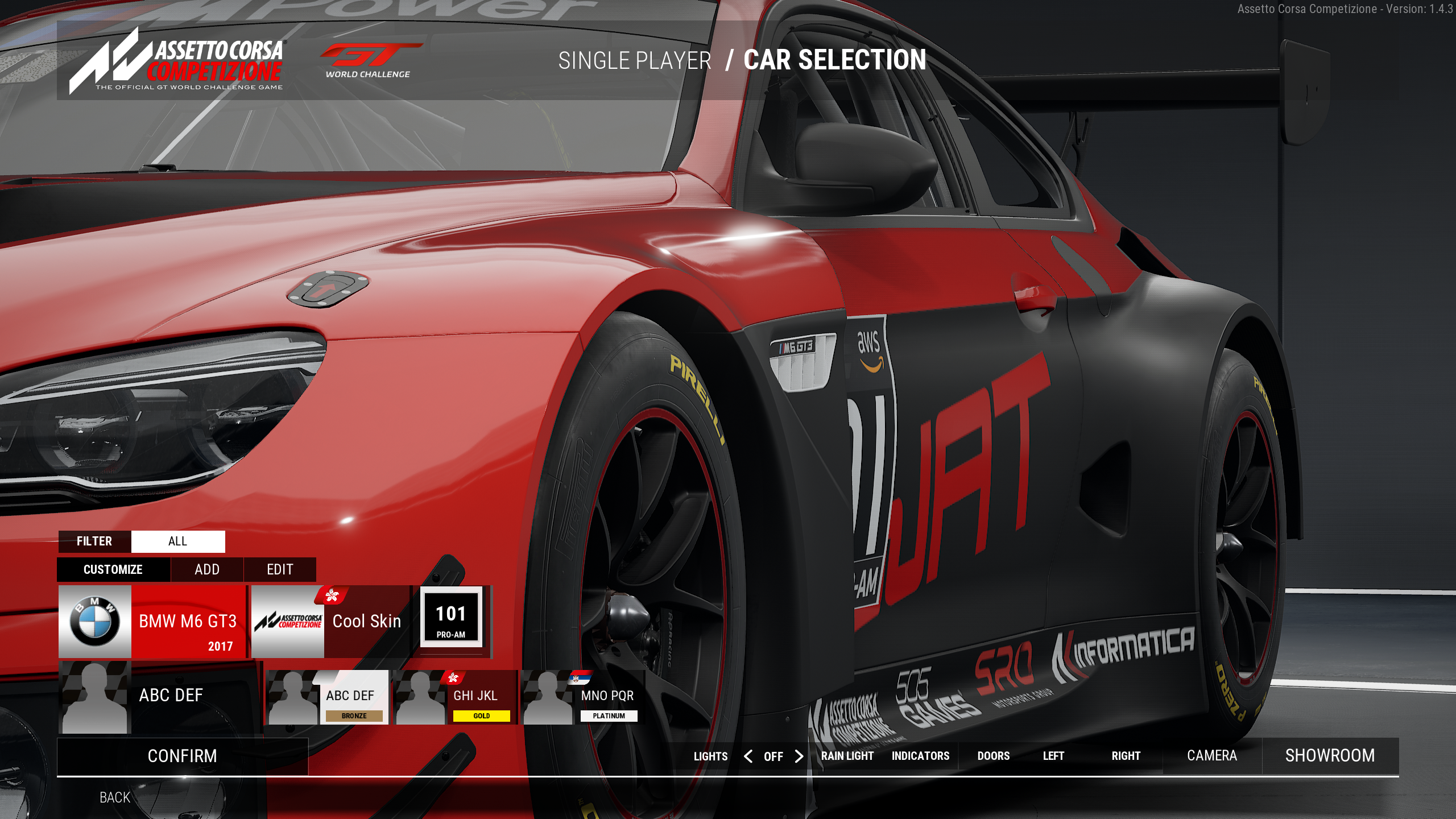Open the right door

coord(1126,756)
